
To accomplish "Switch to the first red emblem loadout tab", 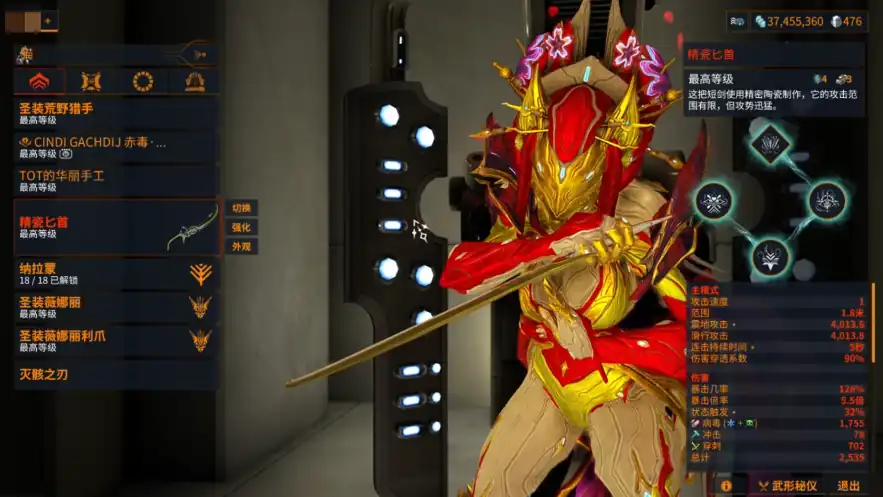I will click(x=40, y=82).
